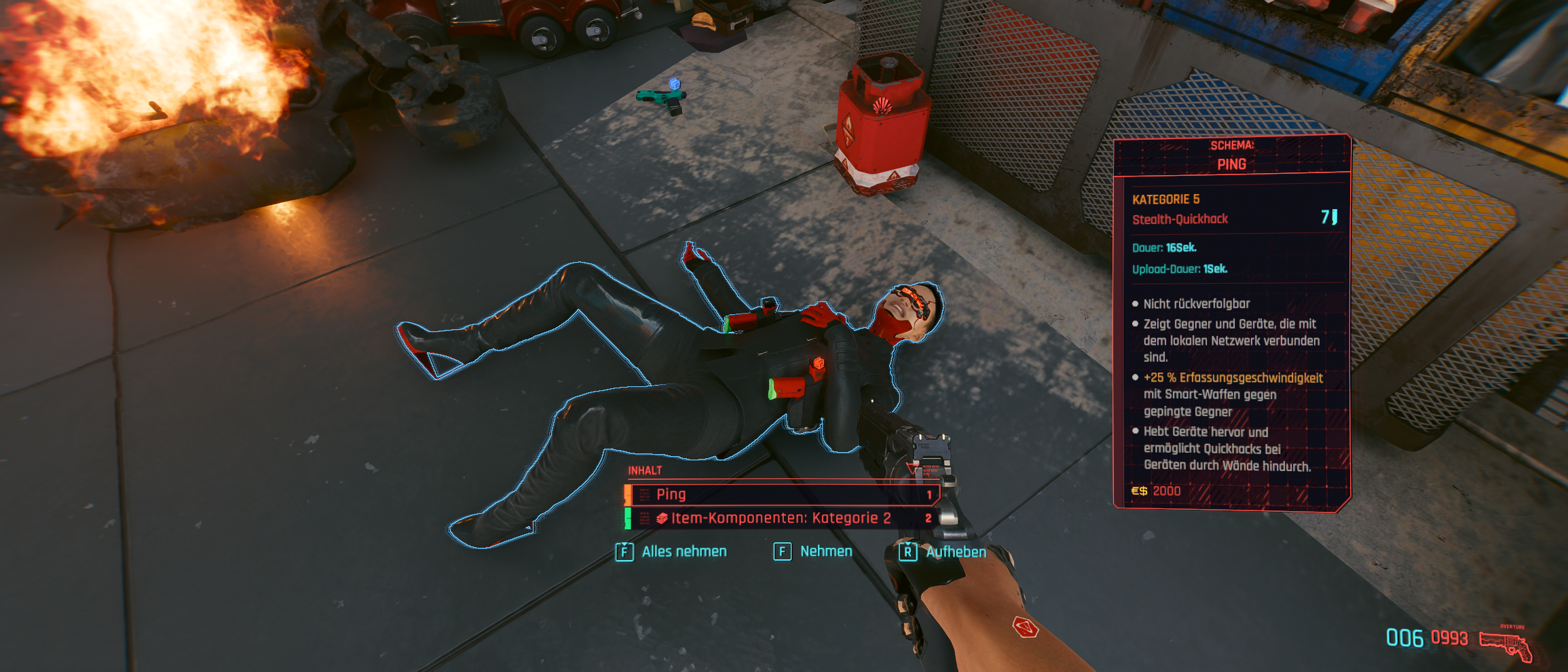Viewport: 1568px width, 672px height.
Task: Click the layered-components icon beside Item-Komponenten
Action: (x=661, y=518)
